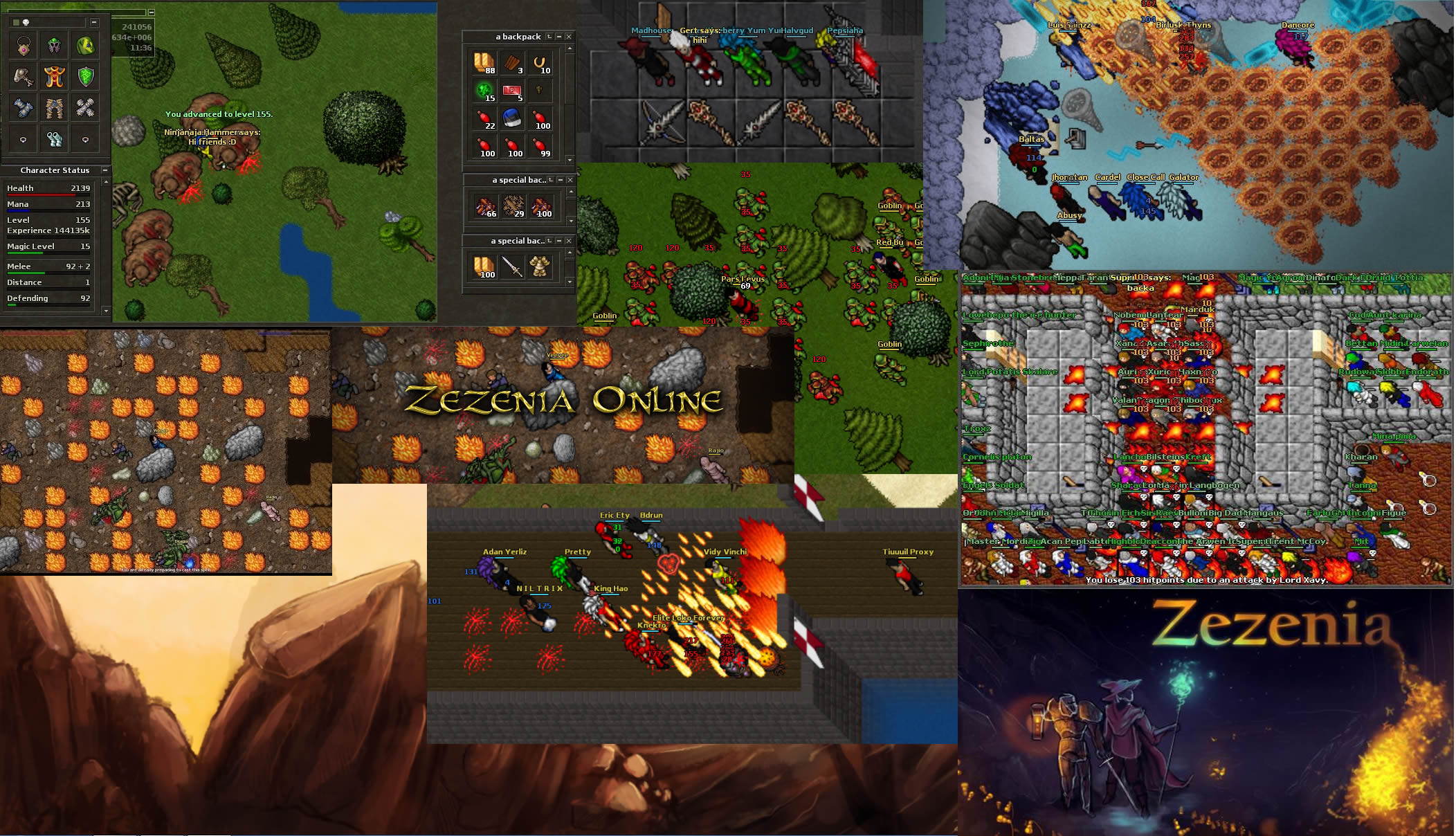Close the backpack window
Image resolution: width=1456 pixels, height=836 pixels.
569,37
